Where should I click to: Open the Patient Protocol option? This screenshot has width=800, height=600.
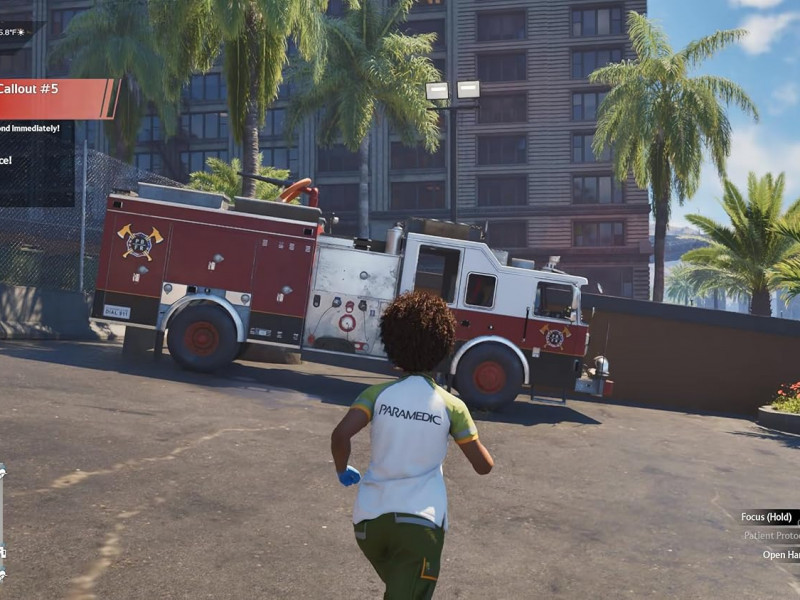coord(771,536)
